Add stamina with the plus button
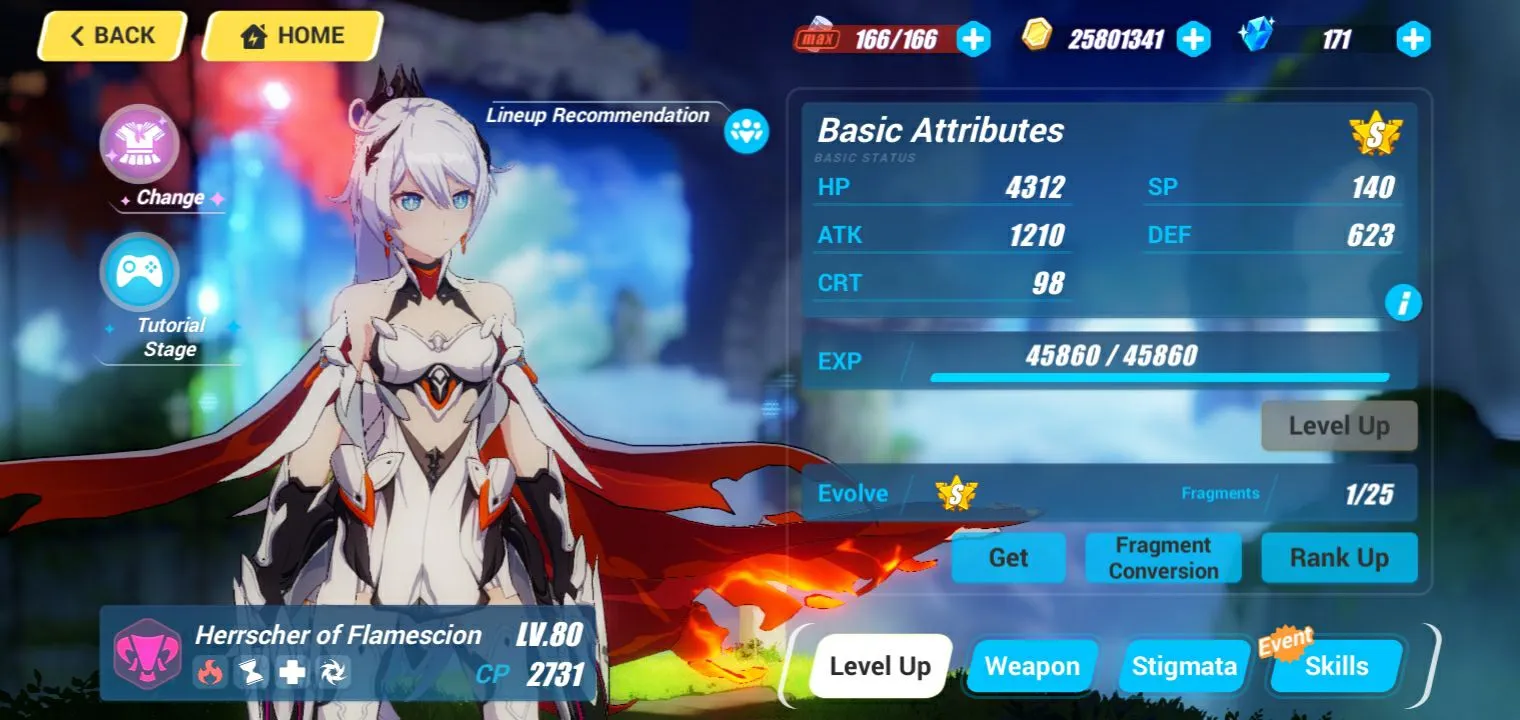 coord(973,39)
